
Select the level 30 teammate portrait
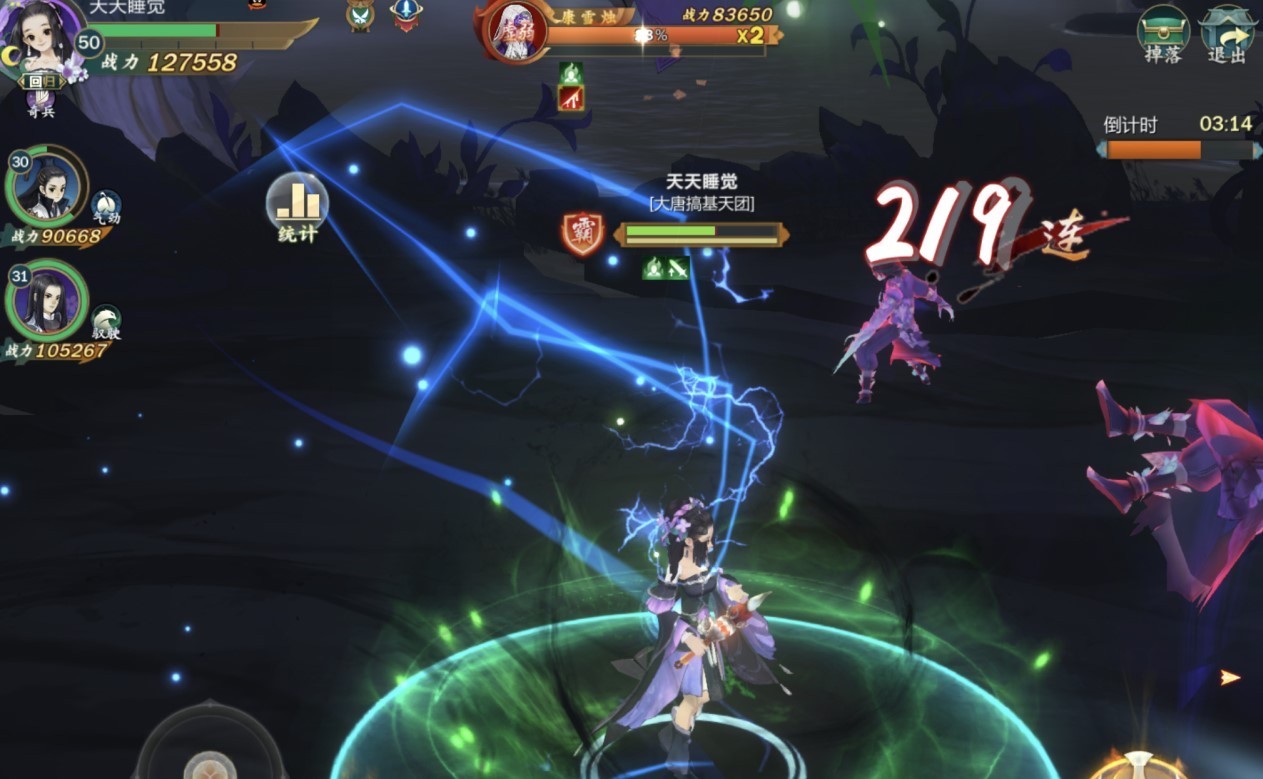point(46,187)
